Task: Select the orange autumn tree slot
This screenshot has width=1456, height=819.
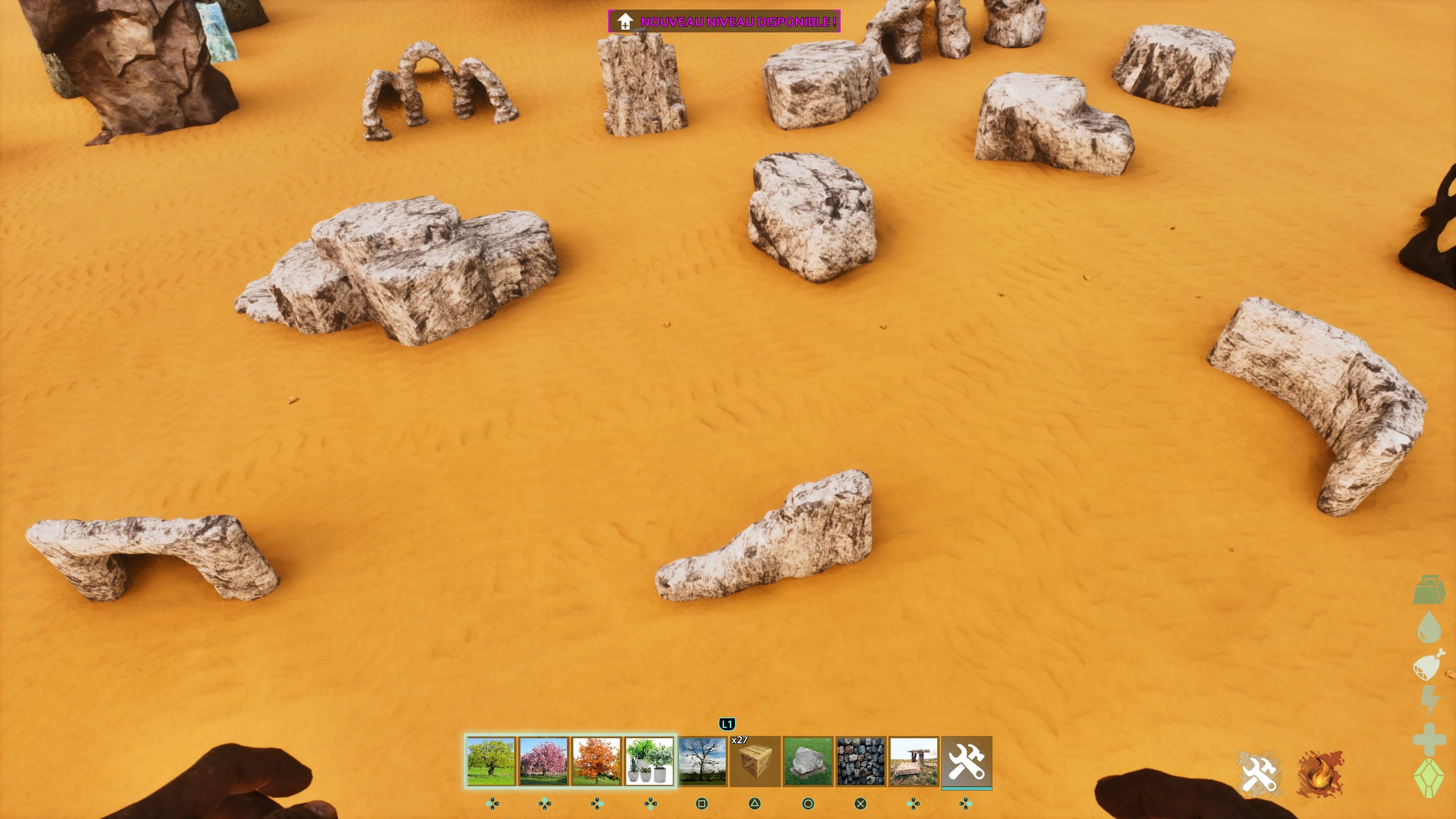Action: [x=596, y=761]
